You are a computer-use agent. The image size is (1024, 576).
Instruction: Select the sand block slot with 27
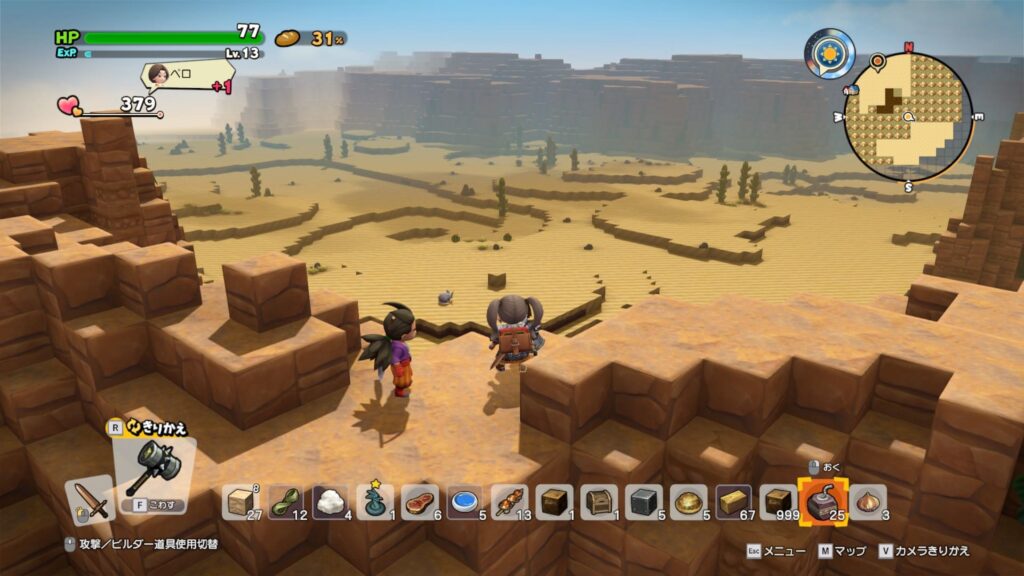pyautogui.click(x=242, y=502)
